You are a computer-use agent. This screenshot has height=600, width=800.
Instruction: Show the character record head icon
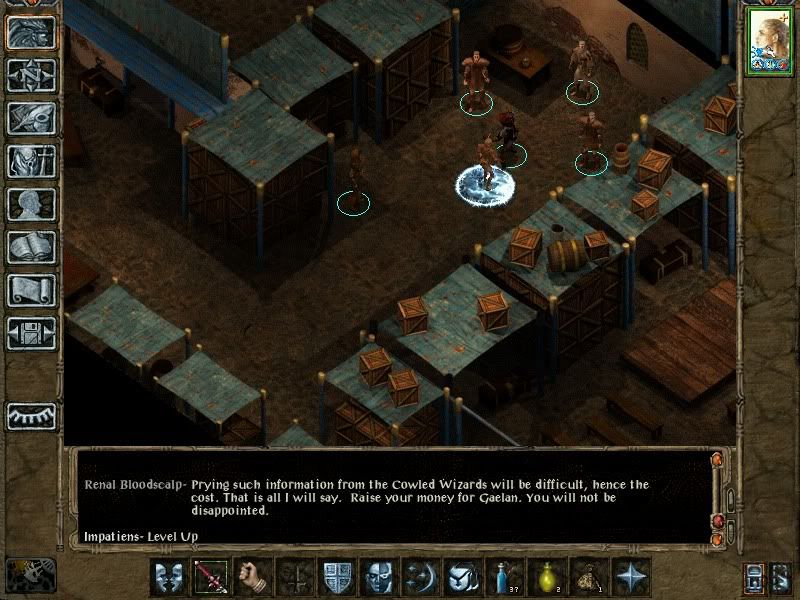tap(31, 204)
